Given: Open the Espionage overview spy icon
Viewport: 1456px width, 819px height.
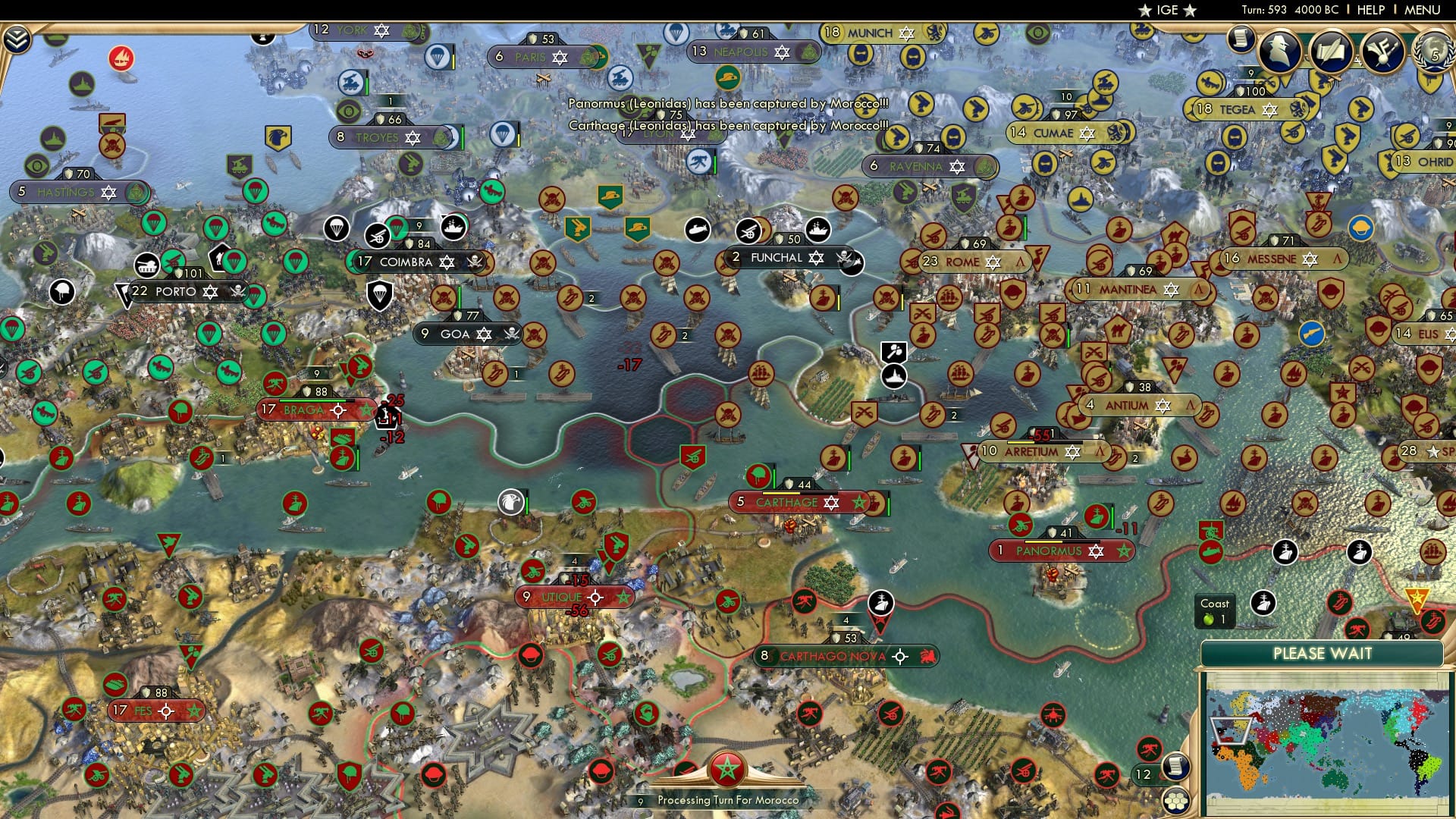Looking at the screenshot, I should pyautogui.click(x=1280, y=52).
